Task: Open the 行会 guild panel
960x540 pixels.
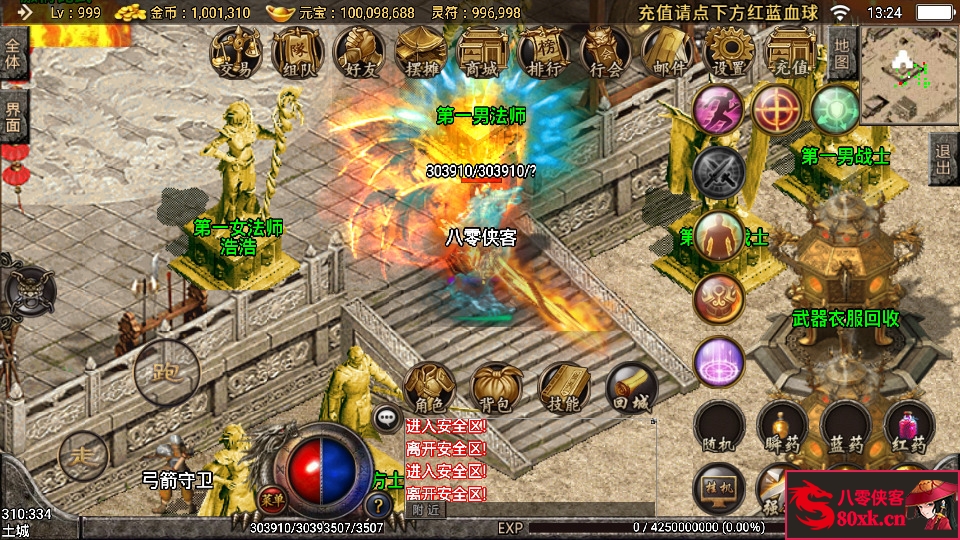Action: [606, 52]
